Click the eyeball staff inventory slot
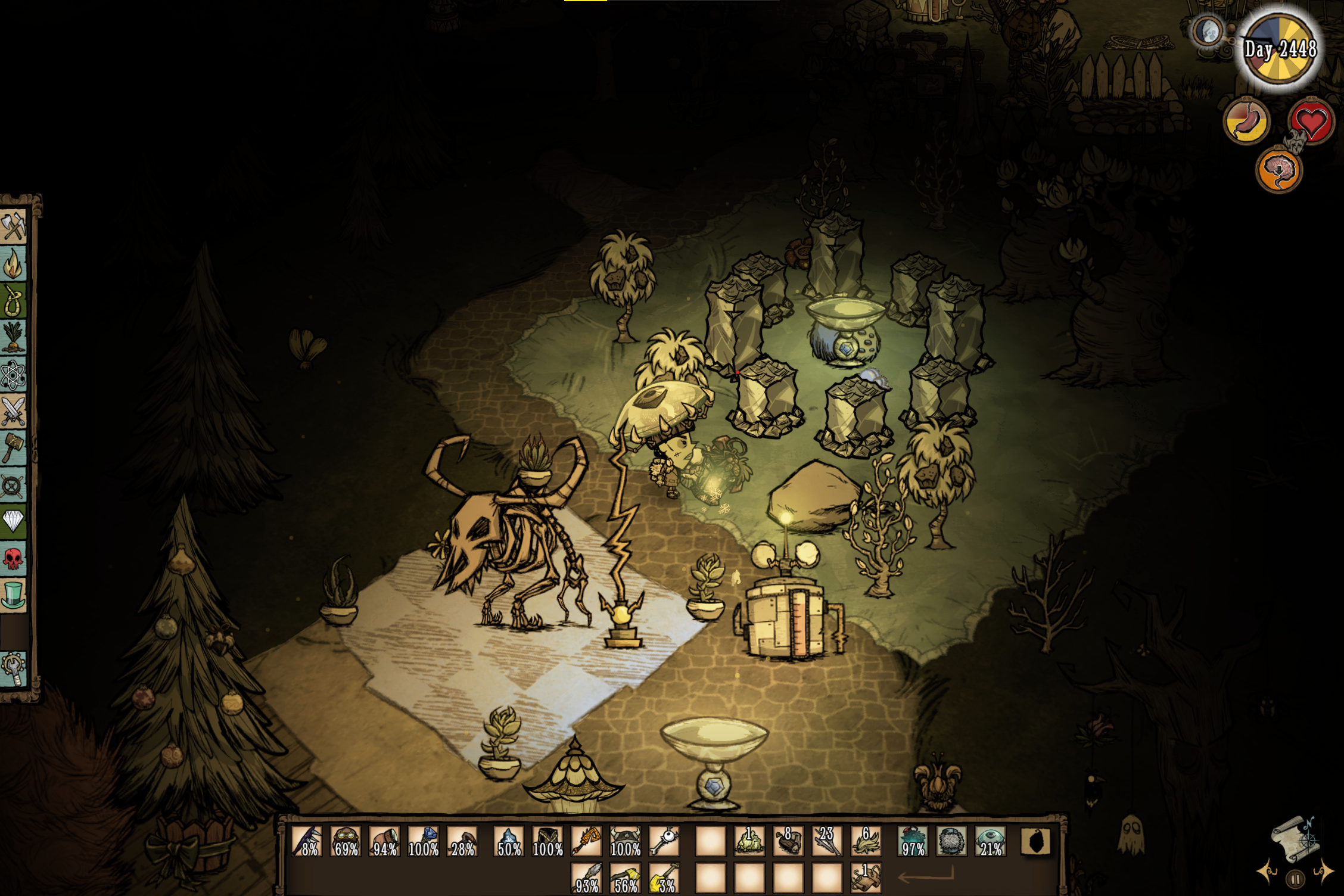Viewport: 1344px width, 896px height. 664,841
